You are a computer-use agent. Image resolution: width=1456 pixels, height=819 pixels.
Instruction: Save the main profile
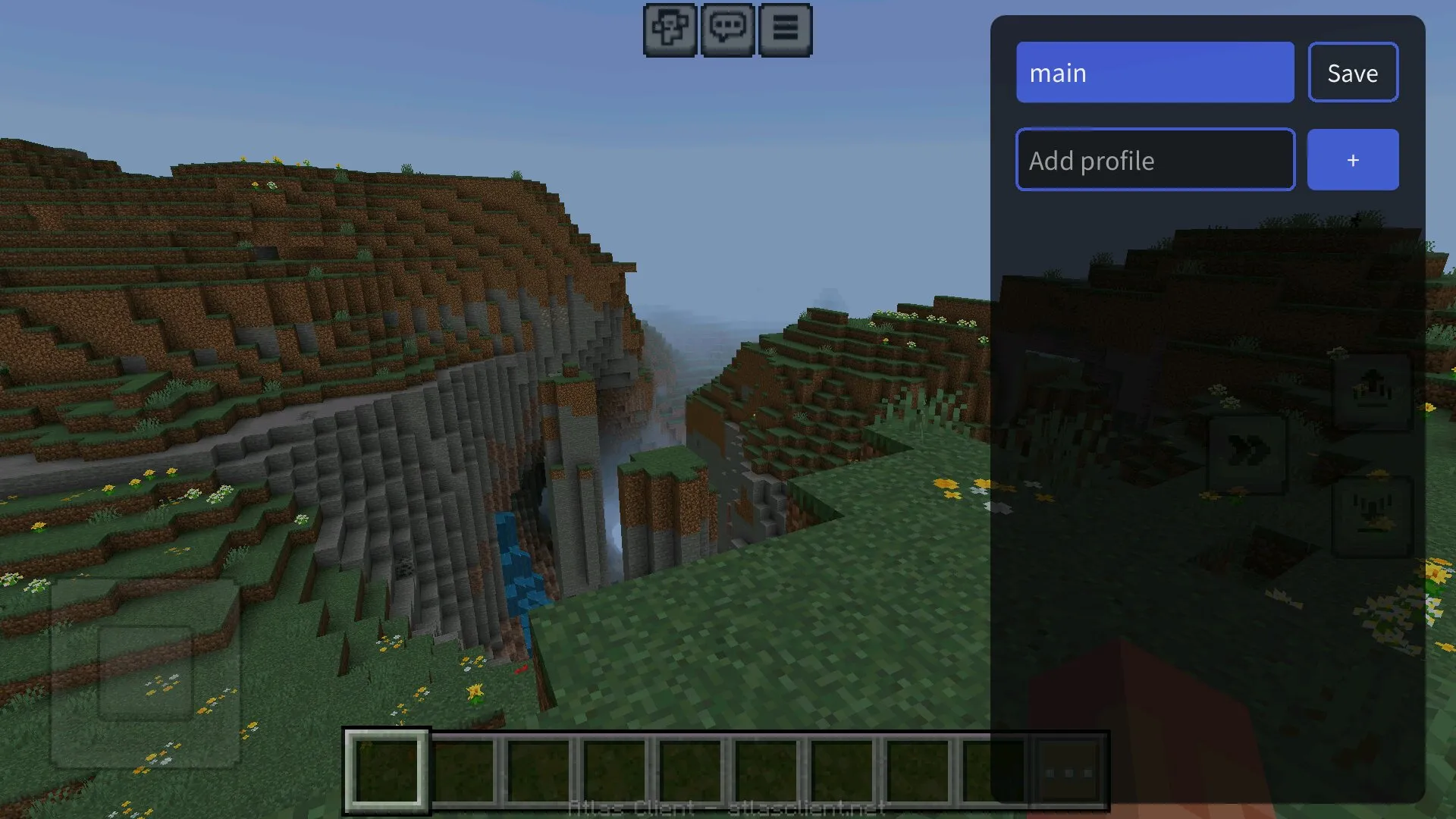point(1353,72)
